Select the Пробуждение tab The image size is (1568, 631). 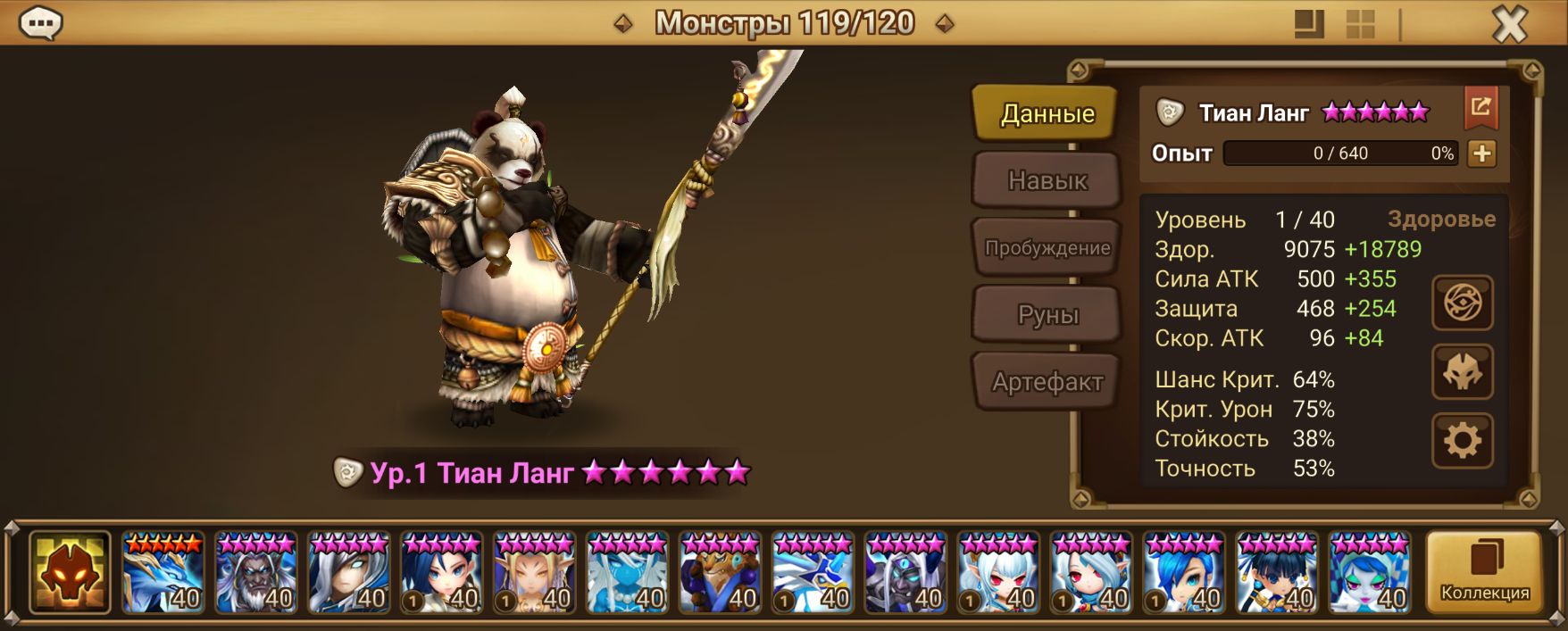1047,247
